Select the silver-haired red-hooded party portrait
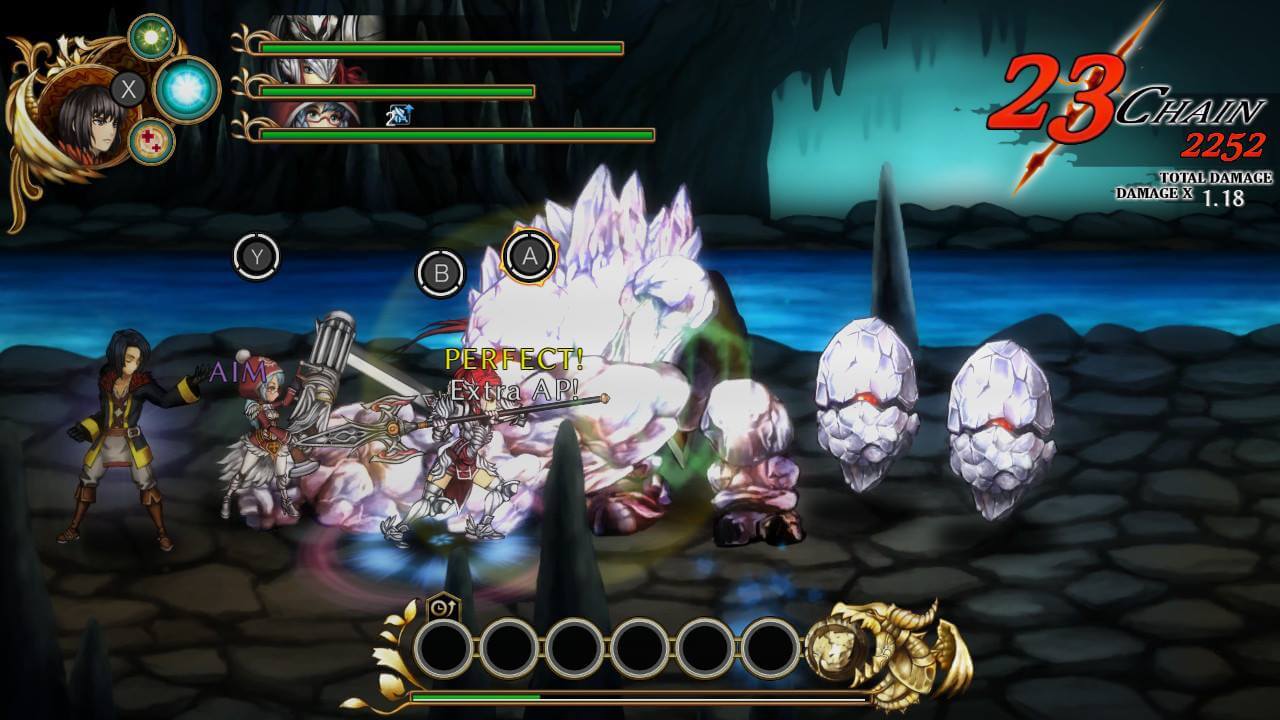 (325, 72)
